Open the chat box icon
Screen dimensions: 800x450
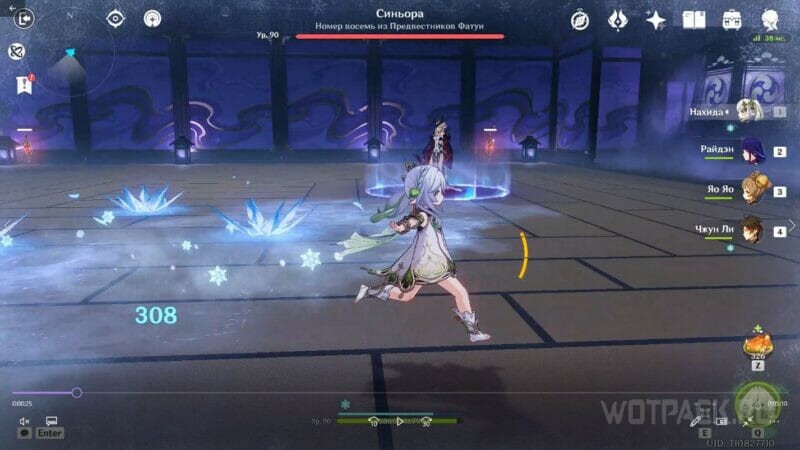coord(50,422)
